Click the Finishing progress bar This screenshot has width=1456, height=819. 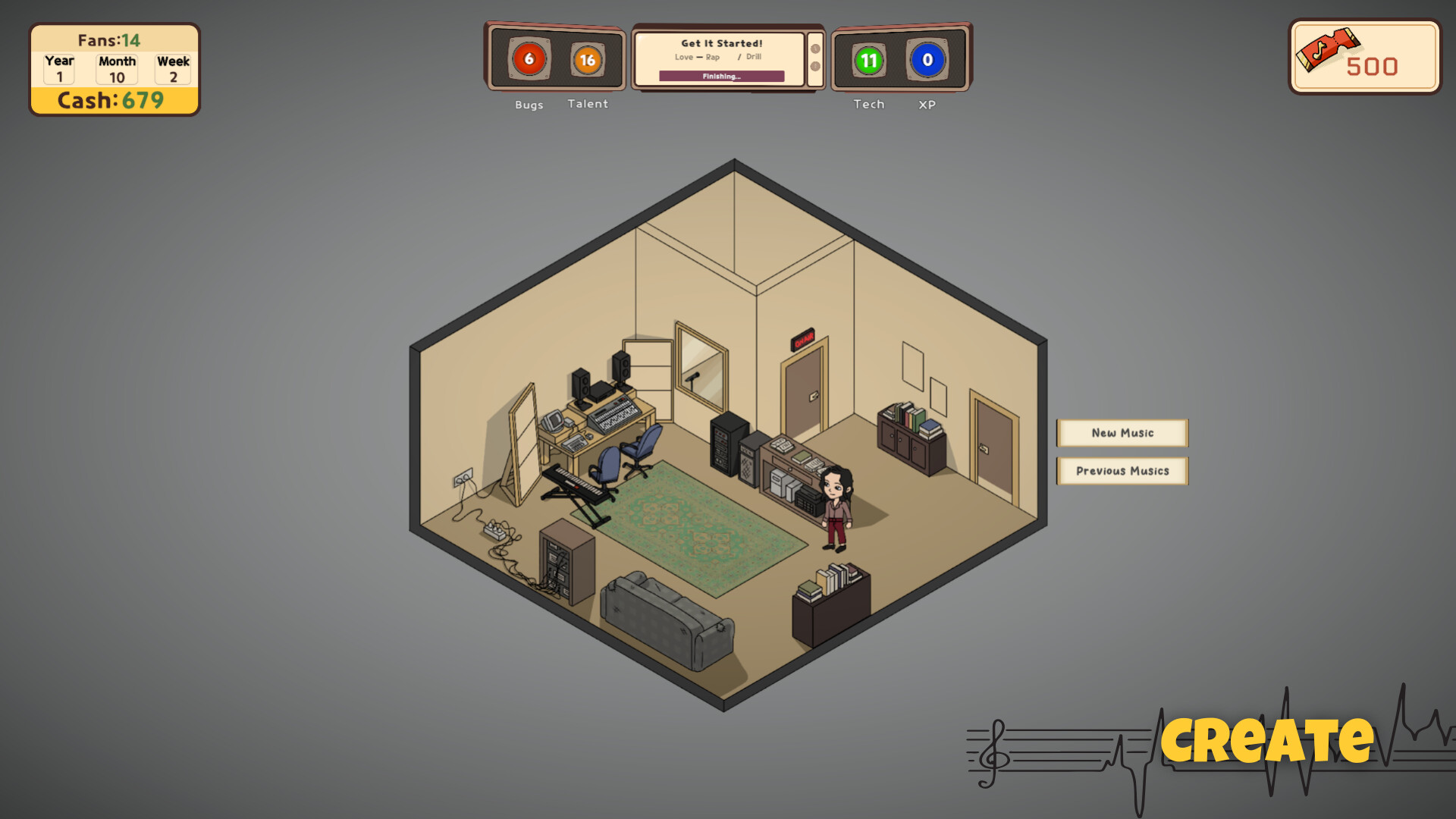coord(723,76)
